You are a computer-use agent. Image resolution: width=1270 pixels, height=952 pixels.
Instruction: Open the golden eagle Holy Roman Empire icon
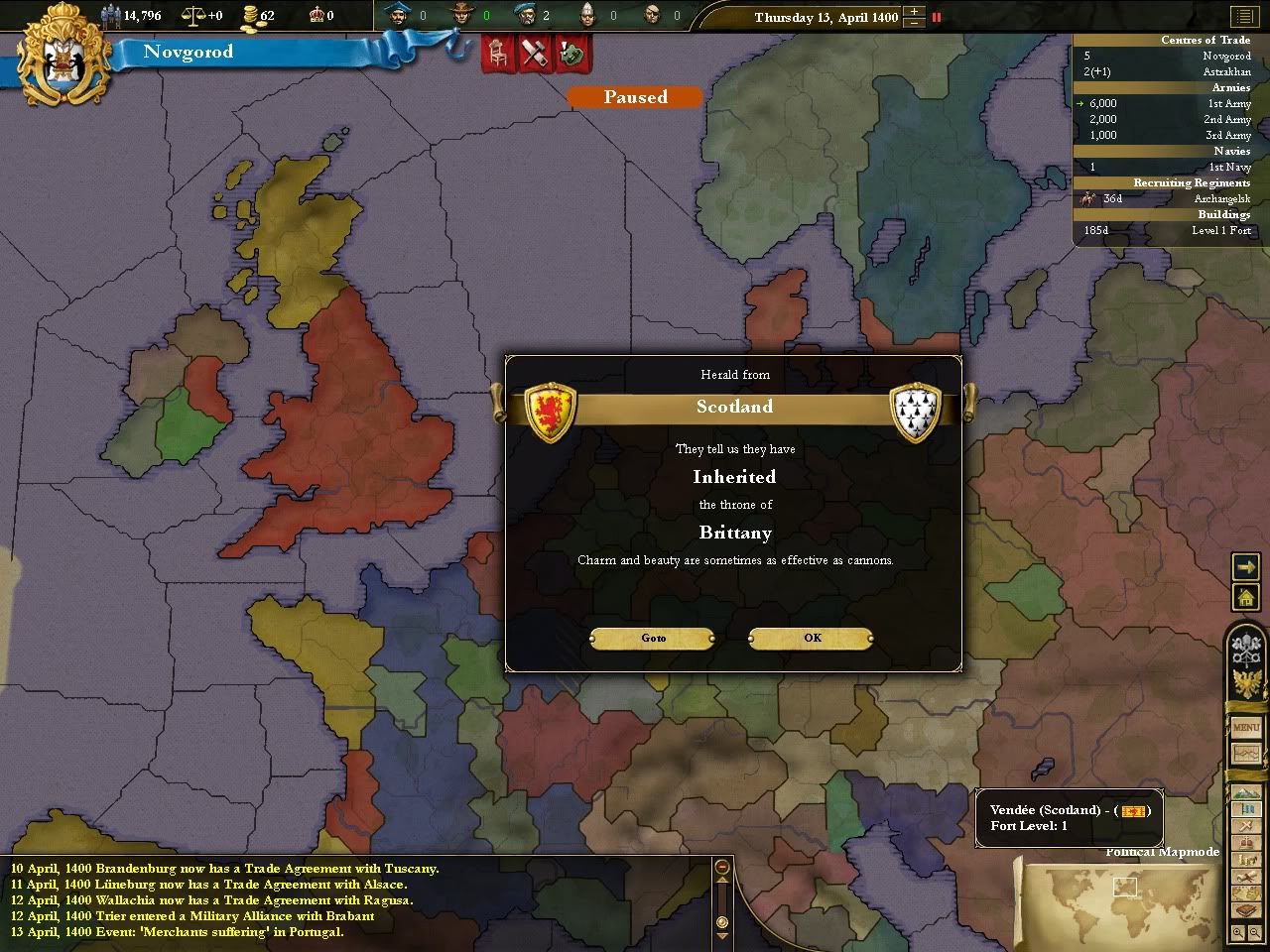tap(1245, 683)
